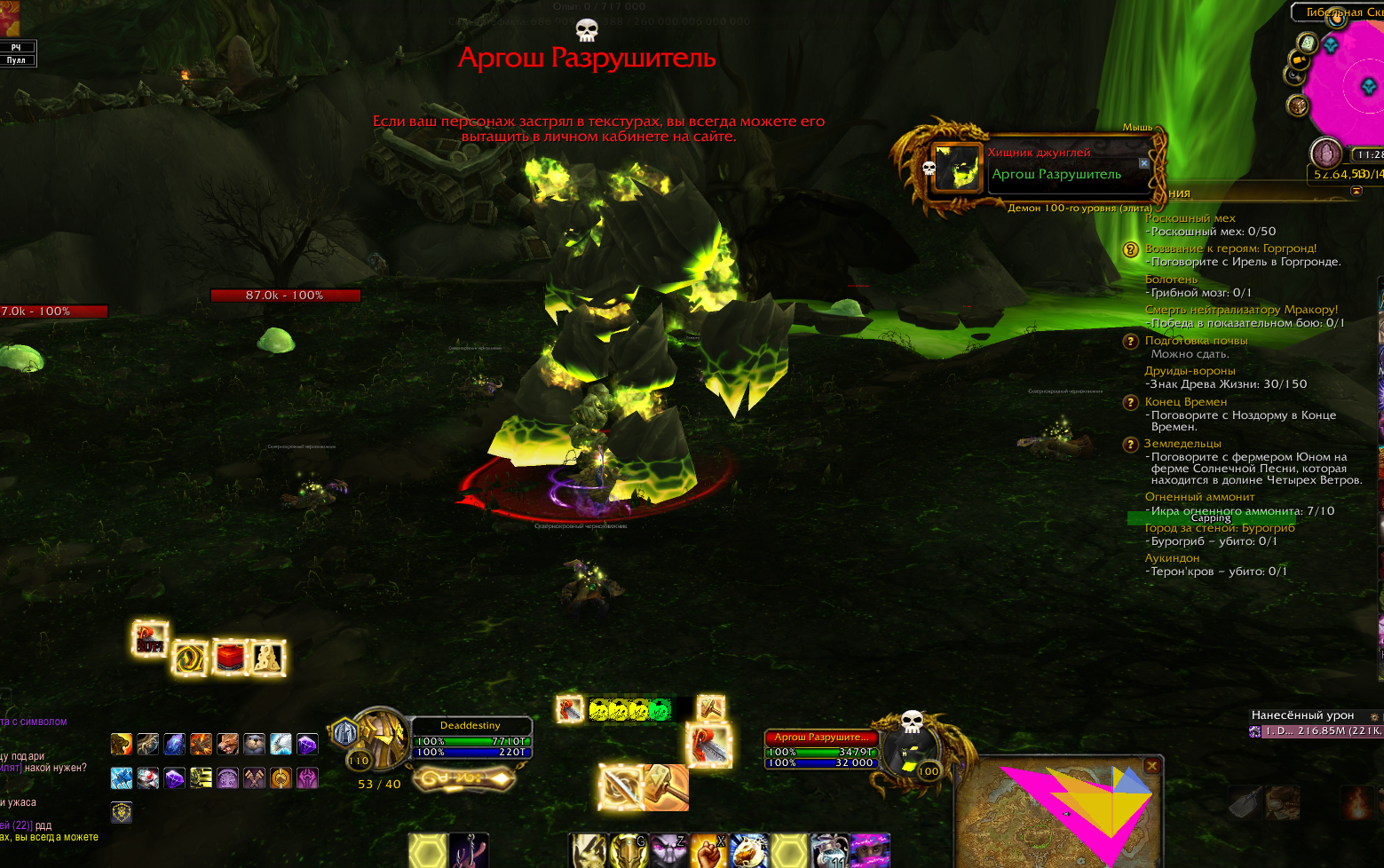The height and width of the screenshot is (868, 1384).
Task: Close the Аргош Разрушитель rare alert popup
Action: tap(1143, 163)
